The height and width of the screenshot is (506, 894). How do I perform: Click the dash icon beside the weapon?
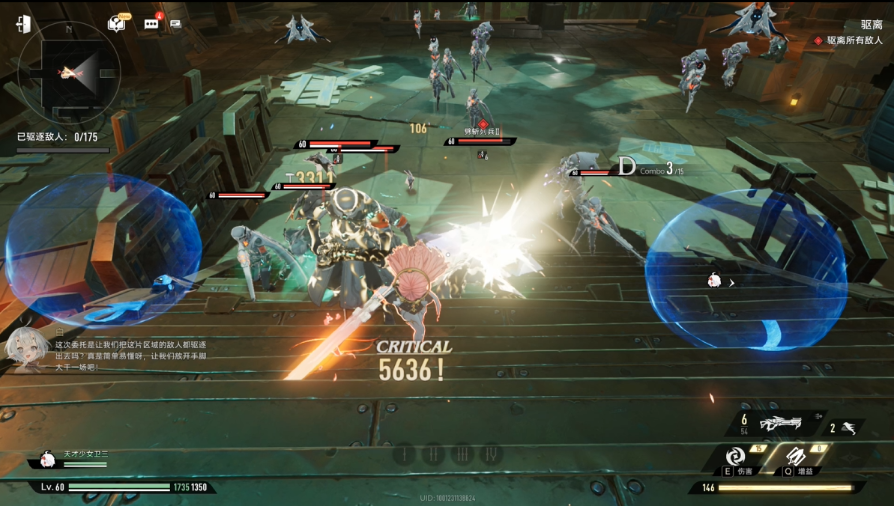(848, 428)
